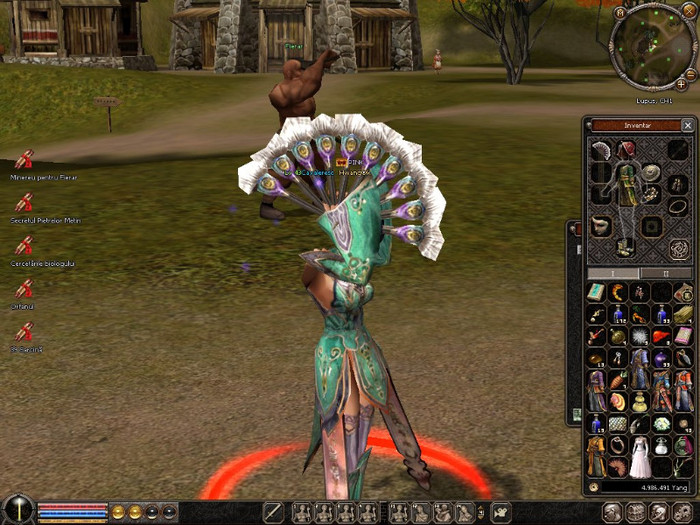
Task: Switch to inventory page II
Action: click(665, 273)
